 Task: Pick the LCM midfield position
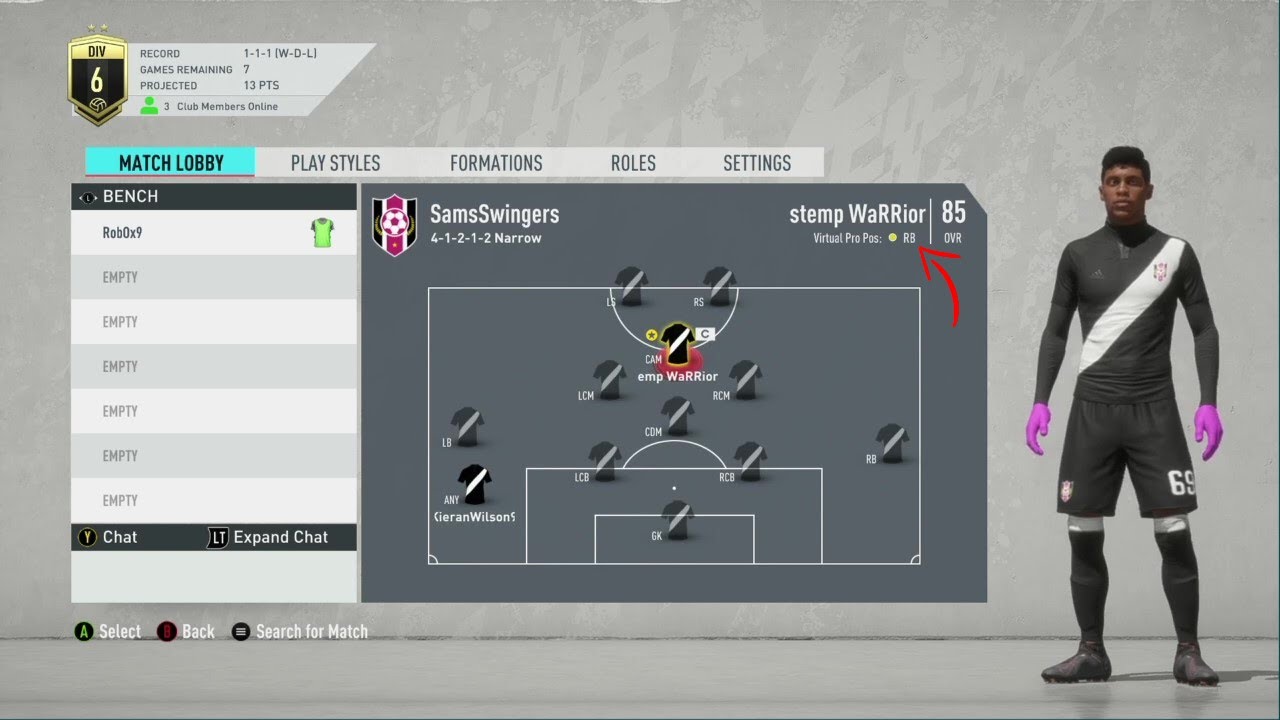click(609, 379)
